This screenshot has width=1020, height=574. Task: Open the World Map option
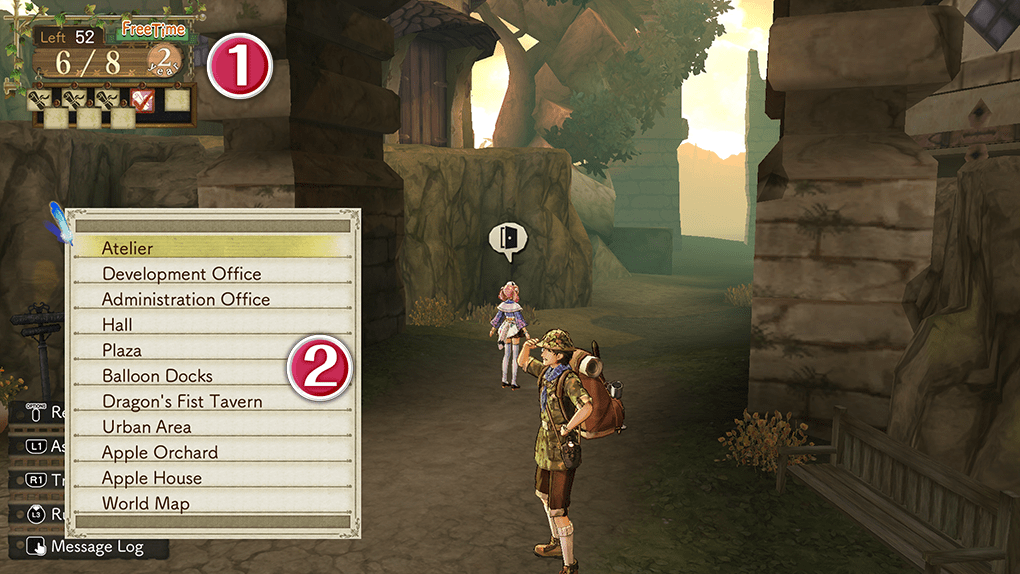145,504
